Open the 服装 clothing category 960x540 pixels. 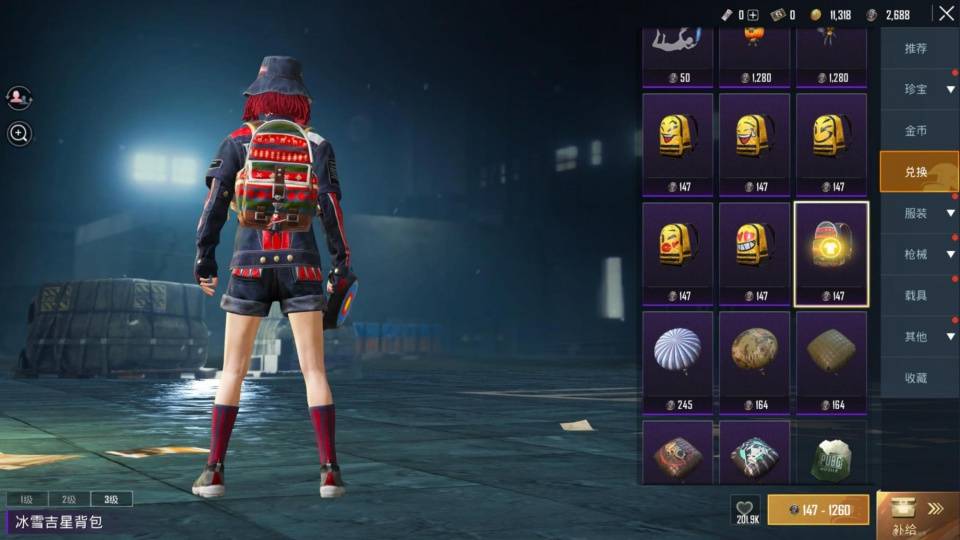(916, 213)
